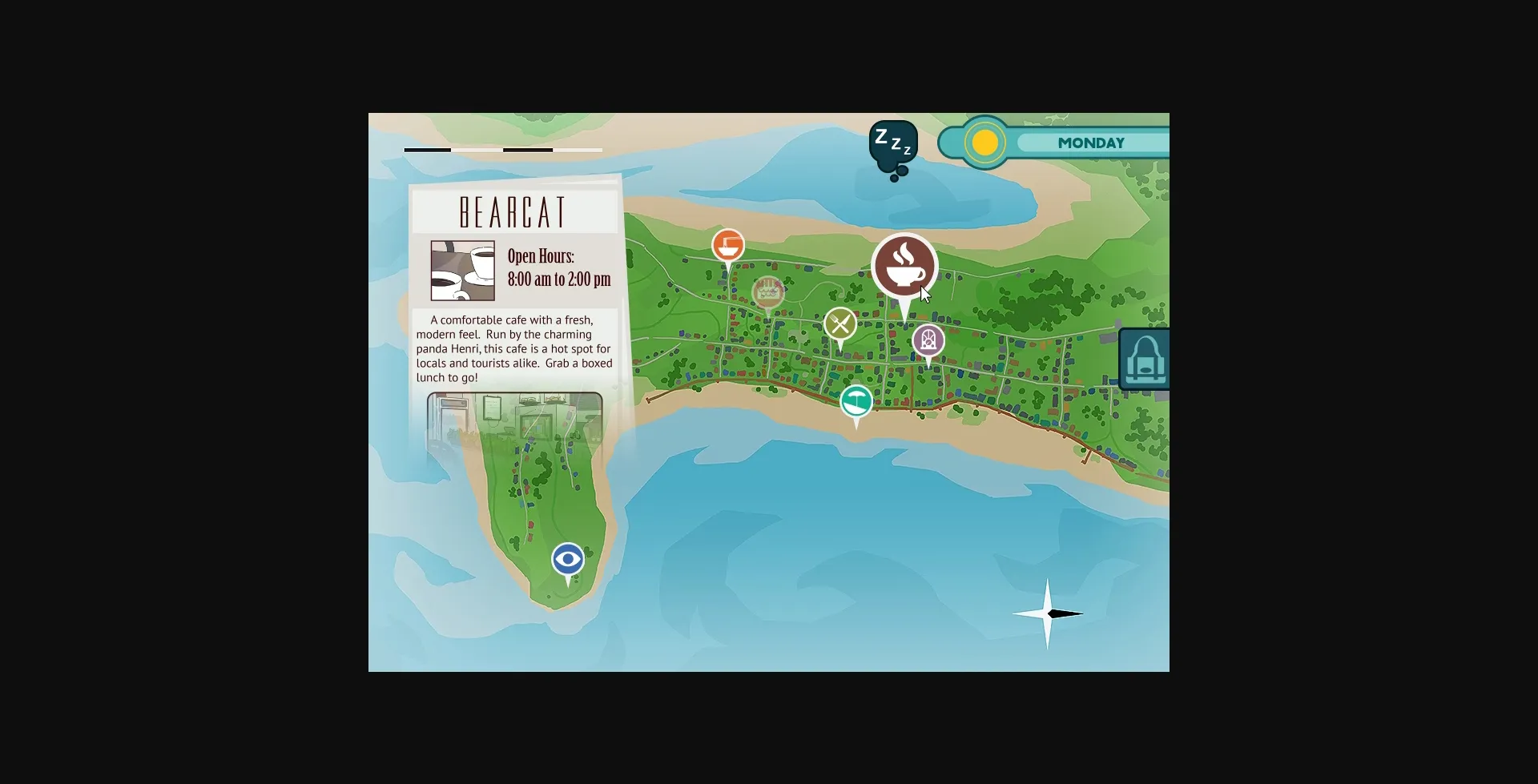
Task: Click the crossed fork and knife dining marker
Action: coord(839,324)
